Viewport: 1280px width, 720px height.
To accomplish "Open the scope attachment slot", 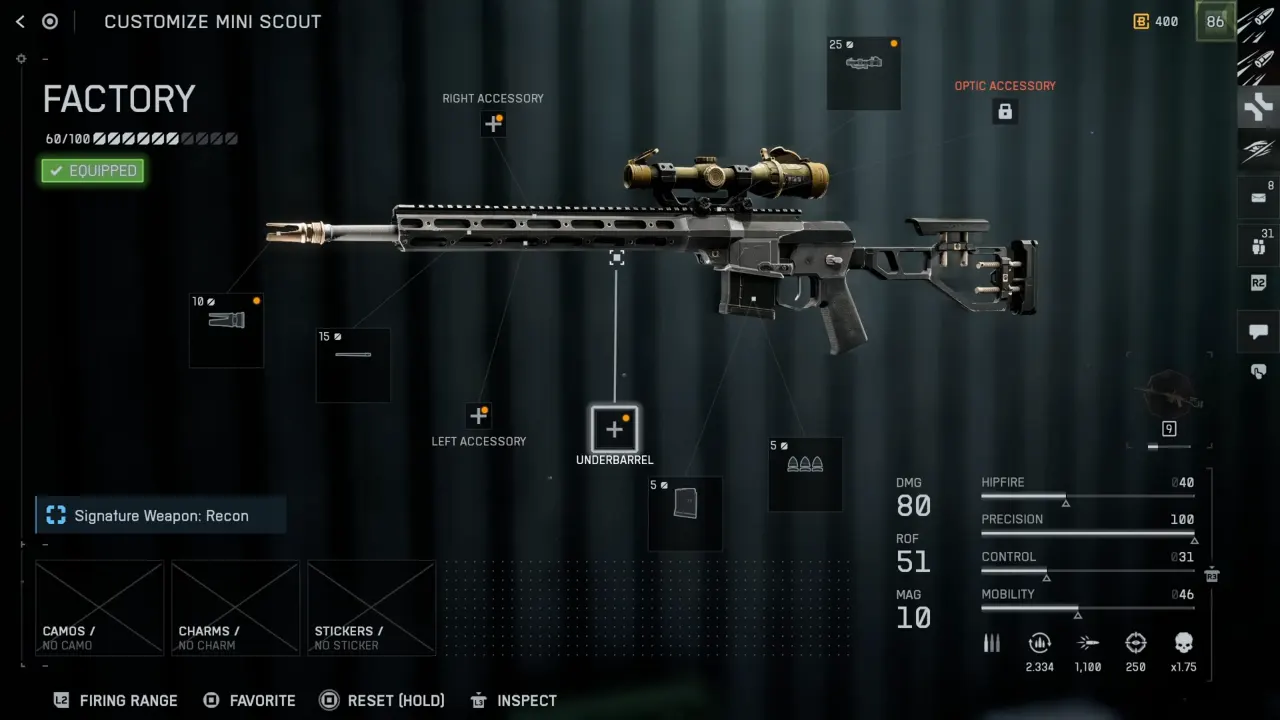I will tap(864, 73).
